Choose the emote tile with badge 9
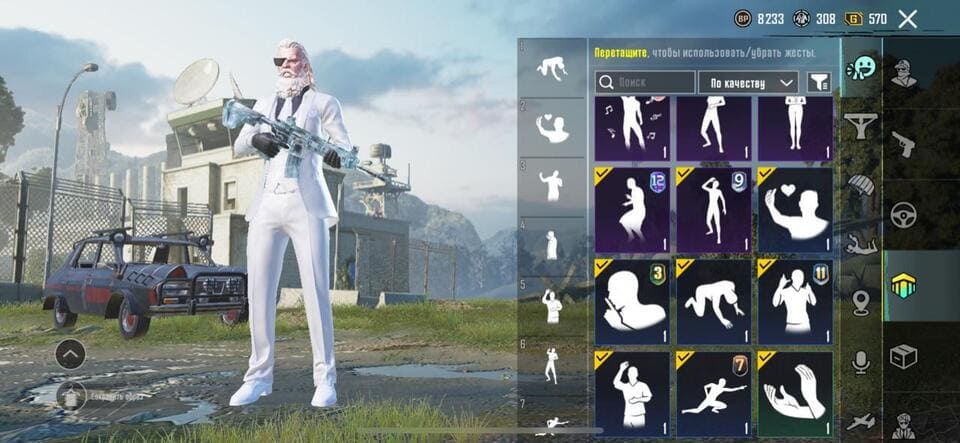The height and width of the screenshot is (443, 960). point(714,211)
